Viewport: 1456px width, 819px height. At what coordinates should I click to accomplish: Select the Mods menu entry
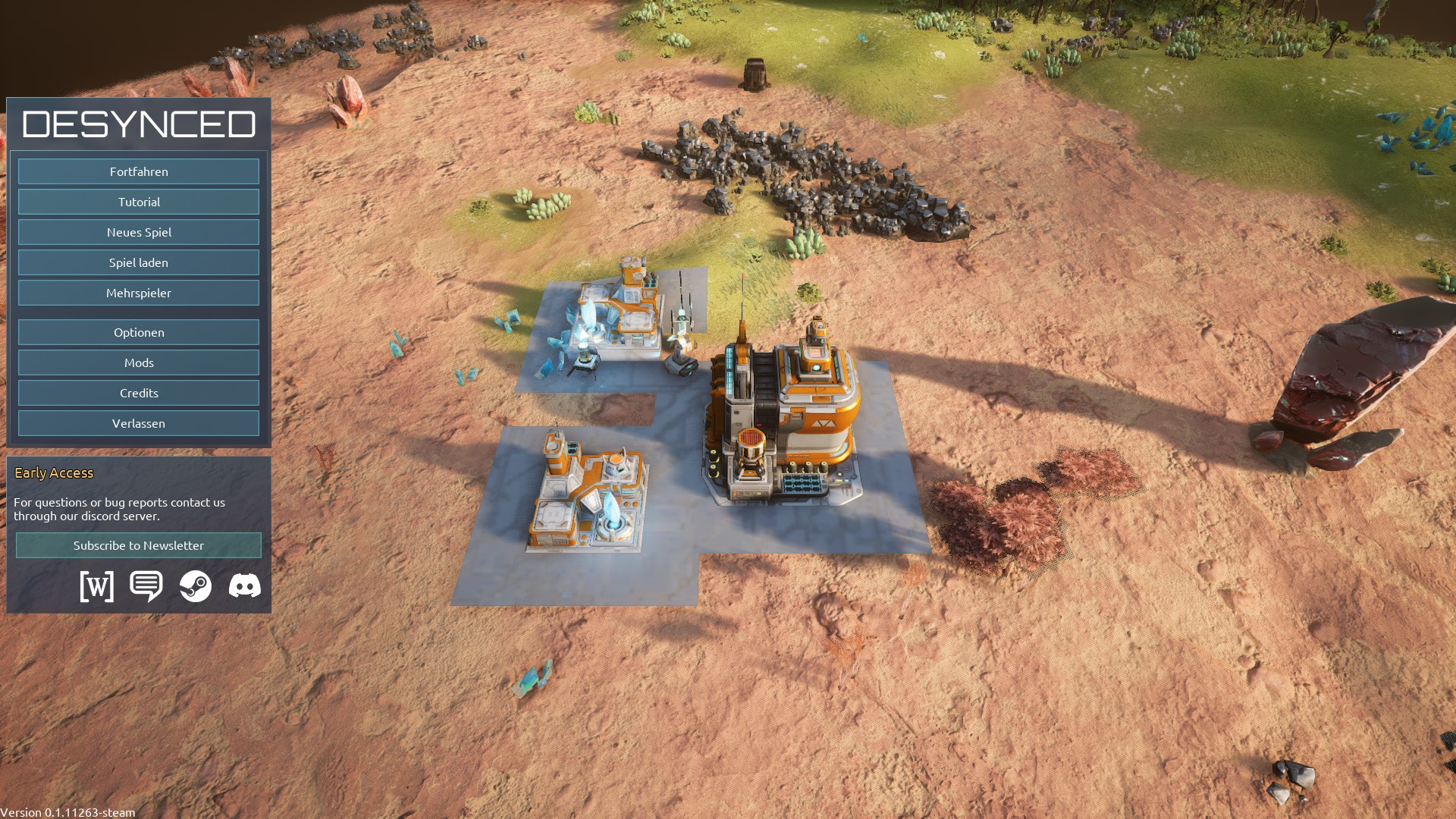(139, 362)
